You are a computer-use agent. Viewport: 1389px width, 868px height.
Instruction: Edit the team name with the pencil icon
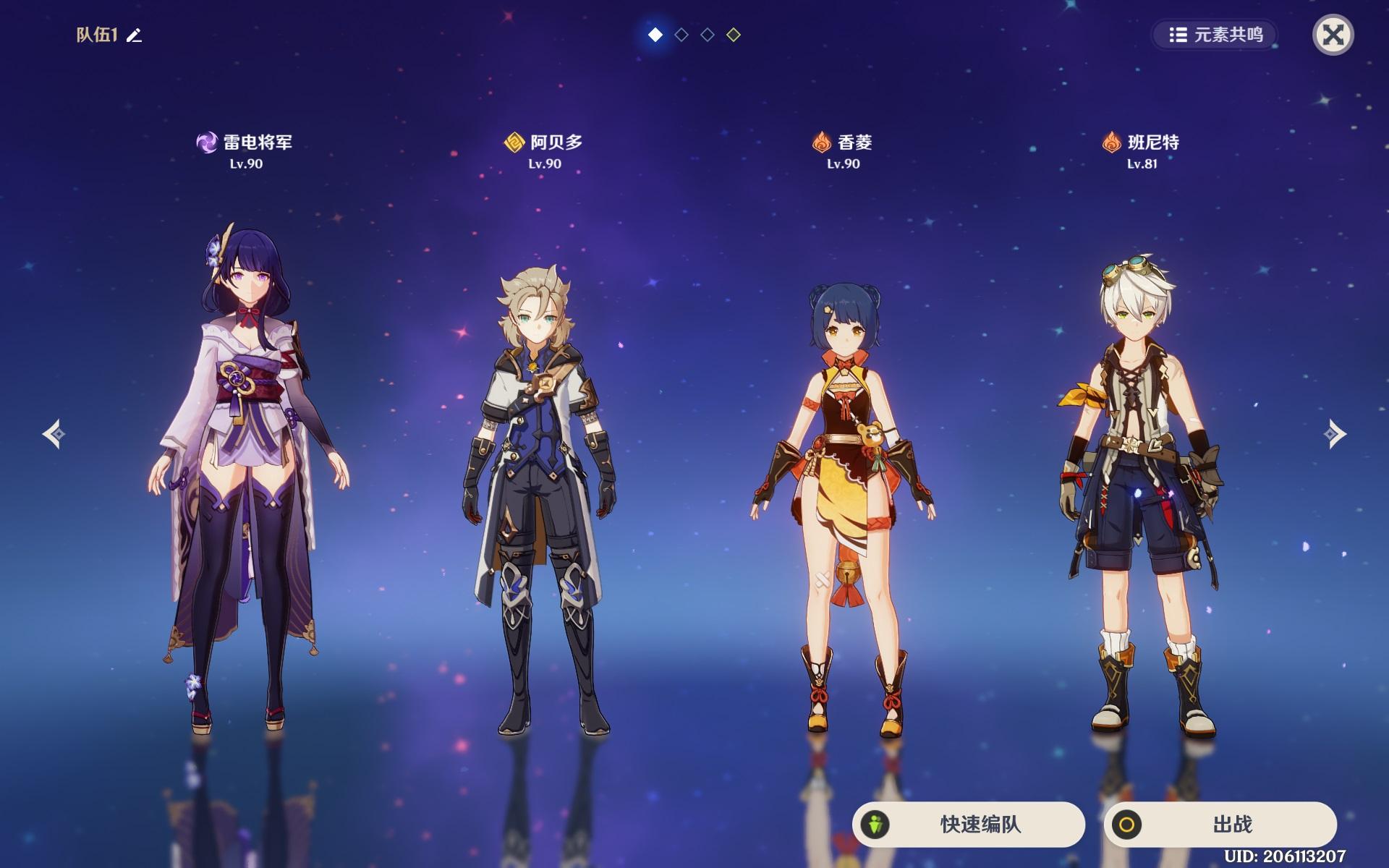tap(135, 35)
